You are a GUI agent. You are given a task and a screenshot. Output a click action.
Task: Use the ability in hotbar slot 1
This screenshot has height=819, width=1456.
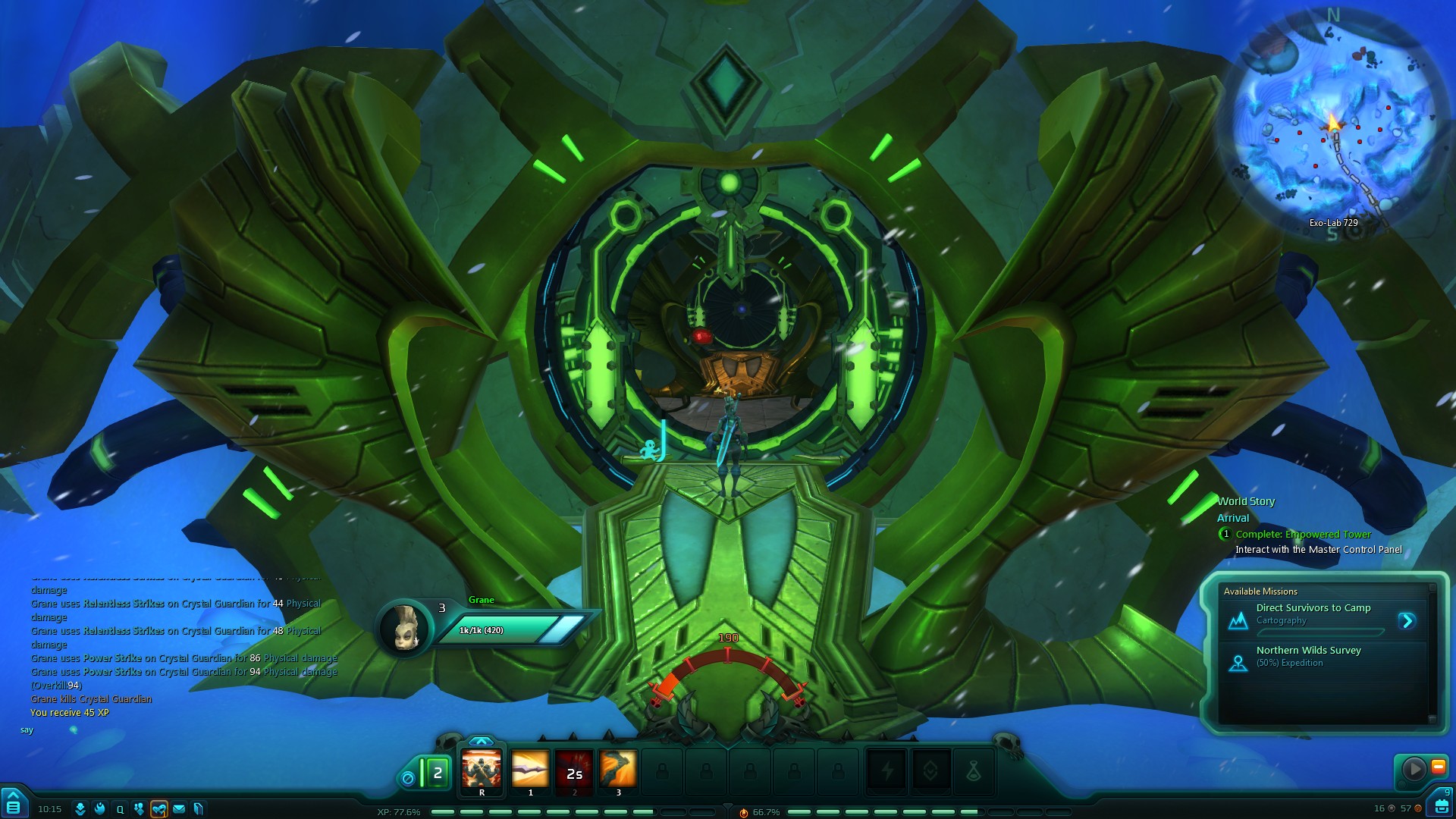pos(530,770)
